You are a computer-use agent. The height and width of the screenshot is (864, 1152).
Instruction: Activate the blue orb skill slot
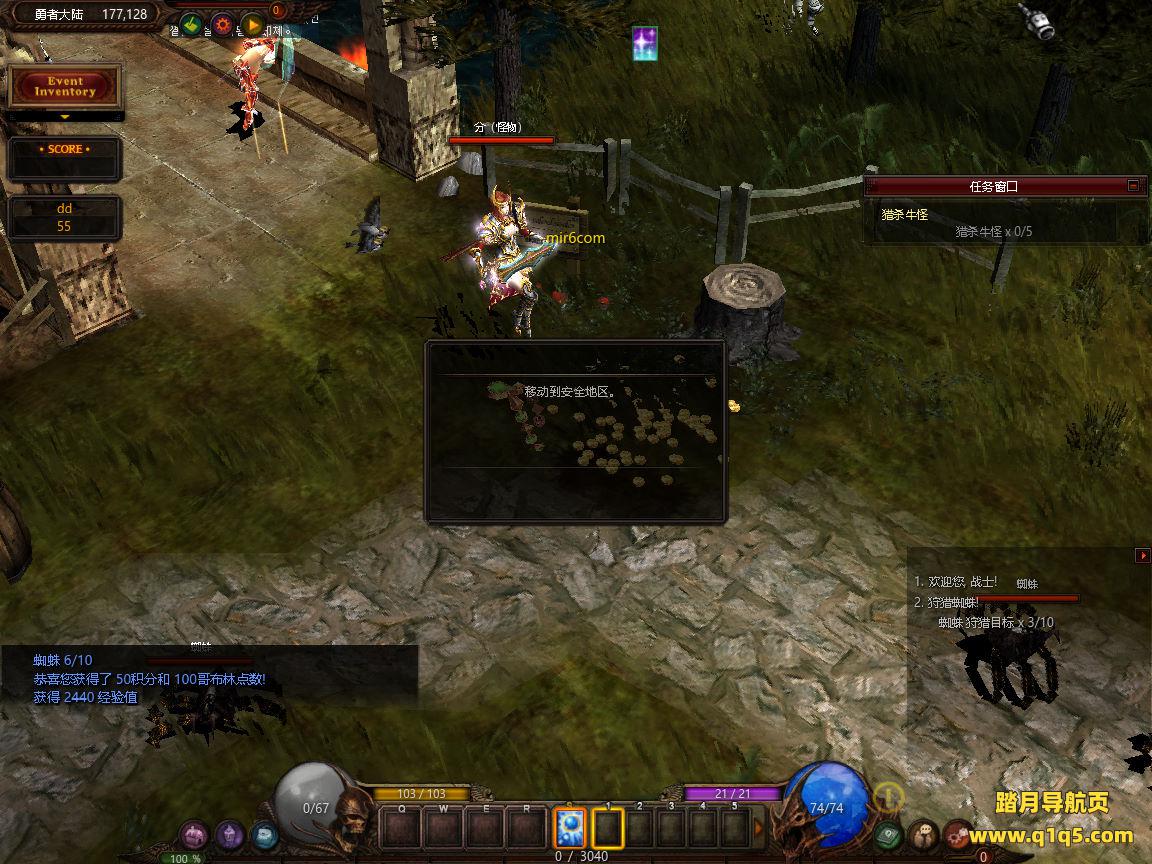[570, 829]
